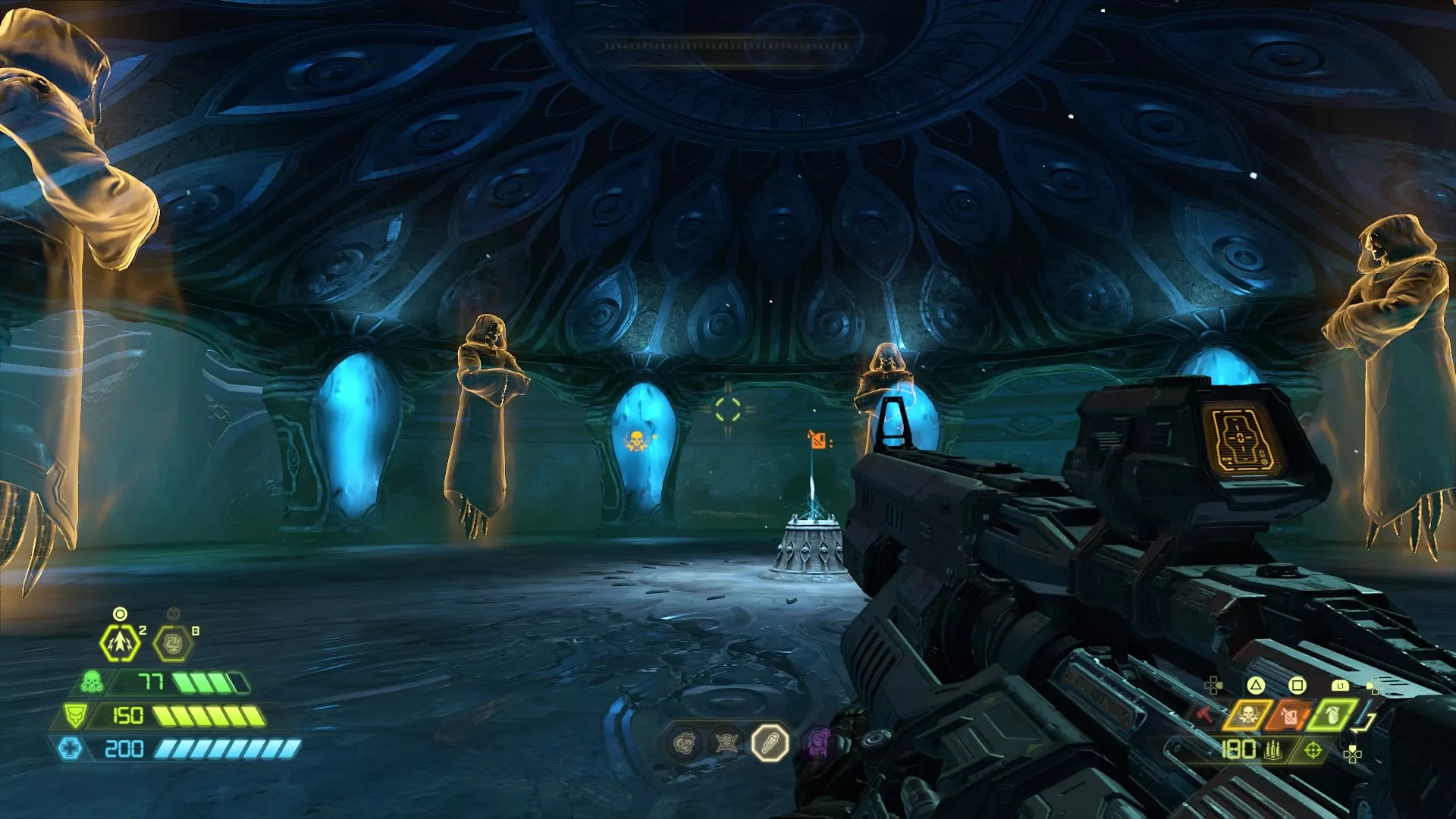
Task: Select the flame belch equipment icon
Action: [x=1291, y=716]
